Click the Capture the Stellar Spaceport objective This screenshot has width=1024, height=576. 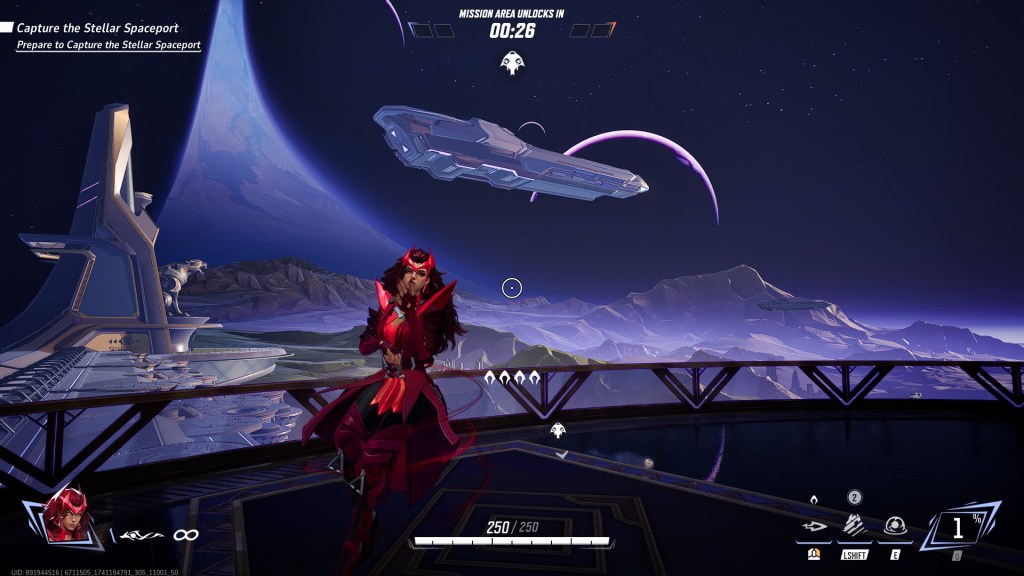97,28
